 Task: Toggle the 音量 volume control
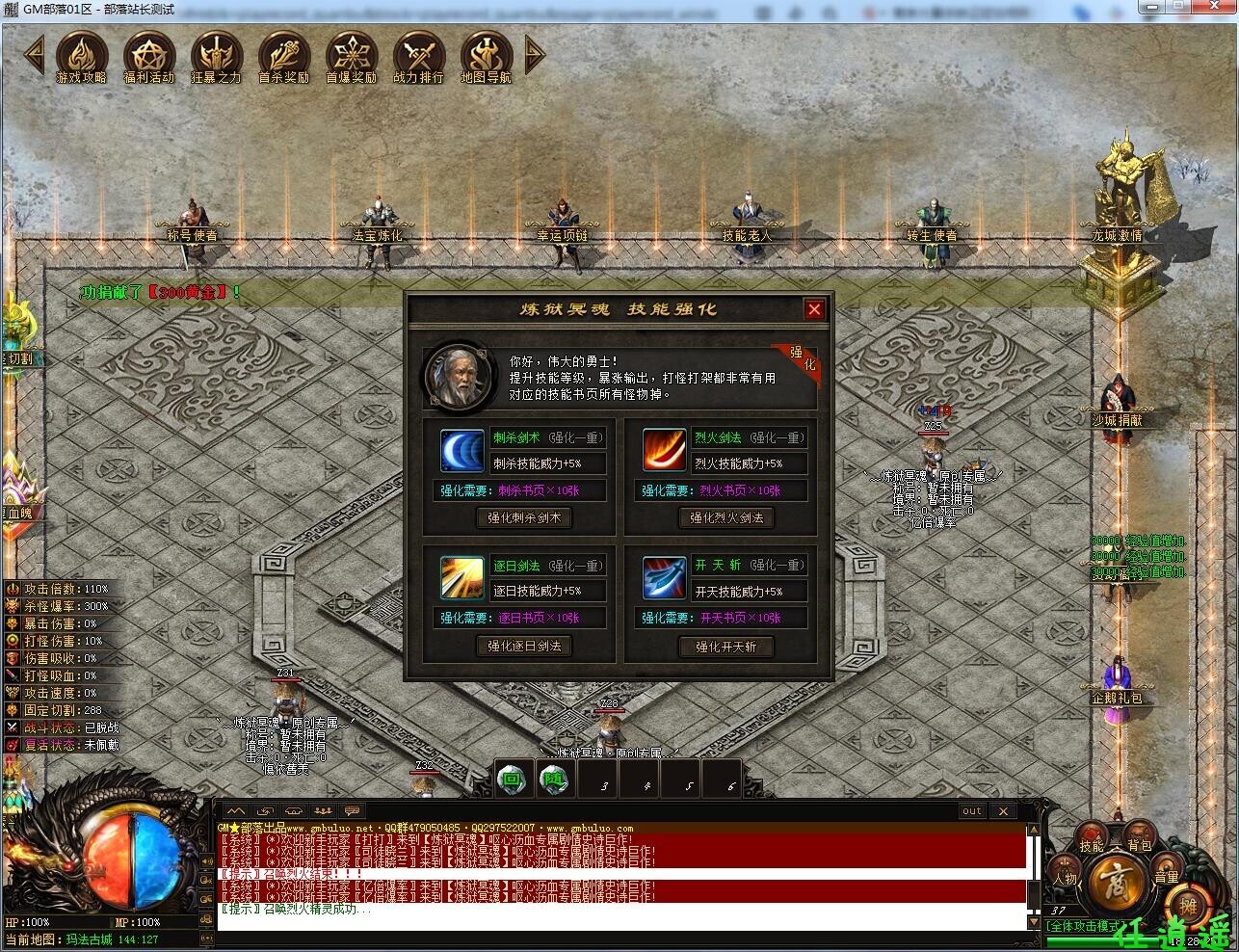(1165, 865)
